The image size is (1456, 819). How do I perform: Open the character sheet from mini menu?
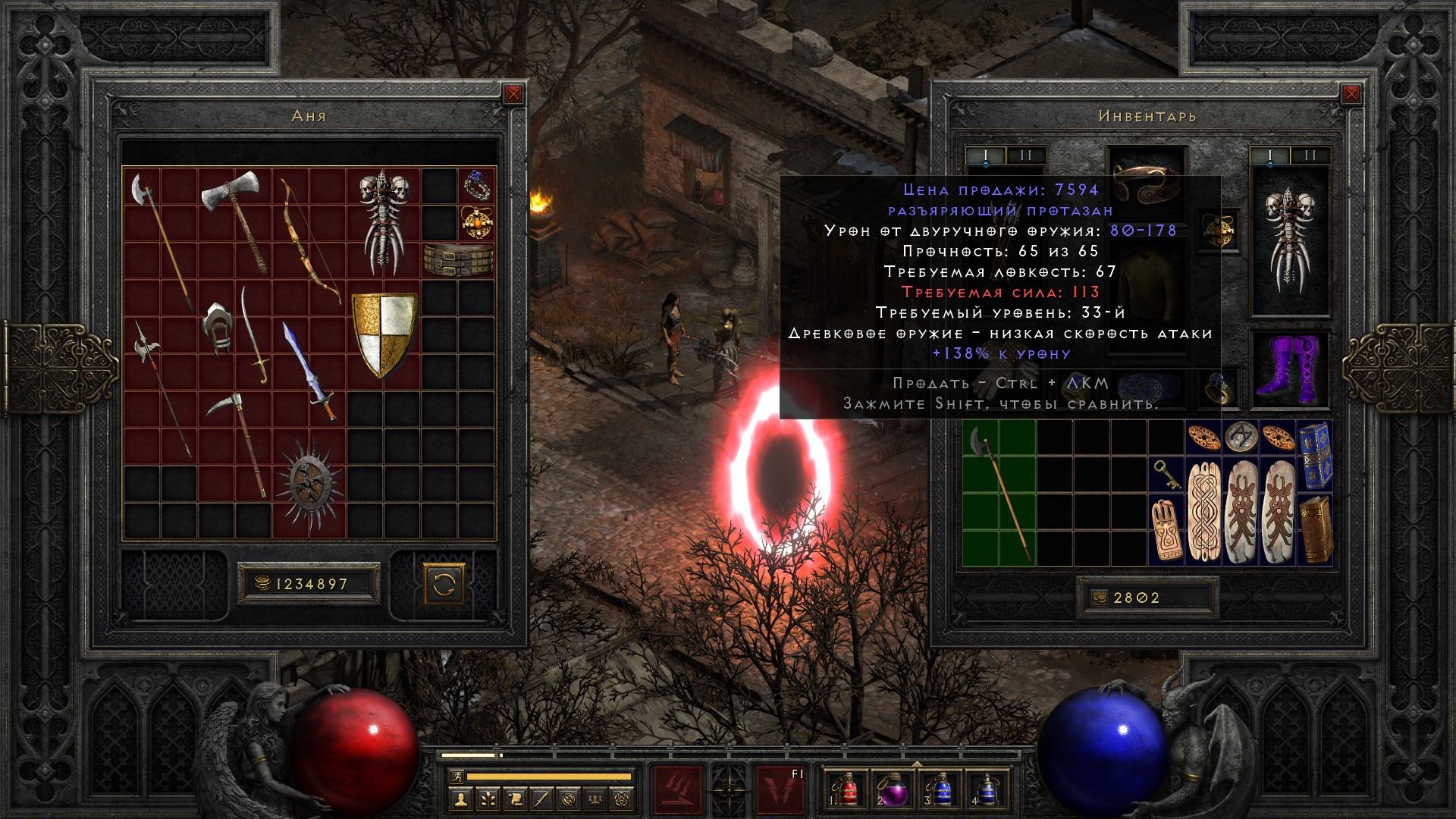tap(460, 799)
